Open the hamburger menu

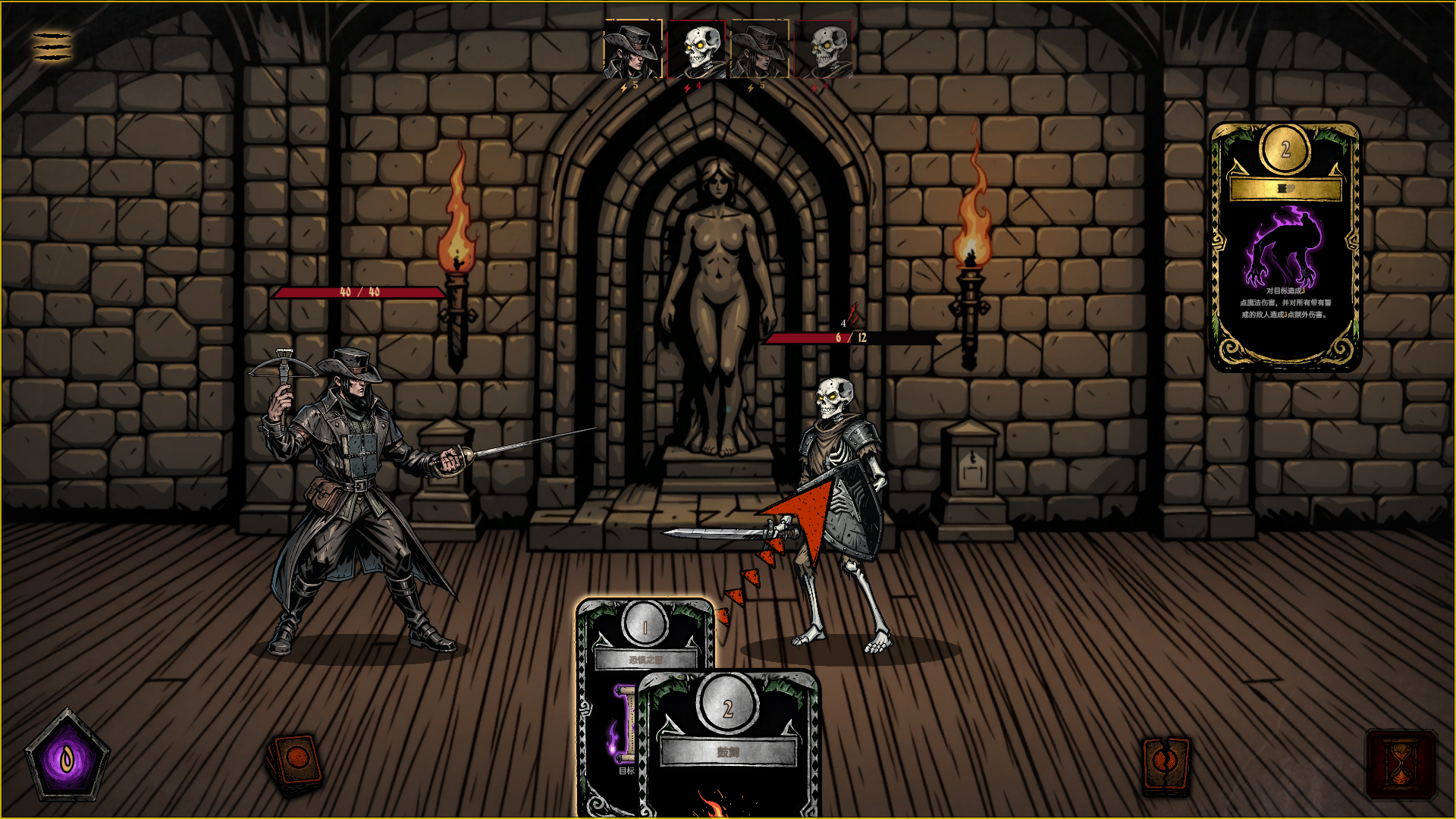(52, 46)
